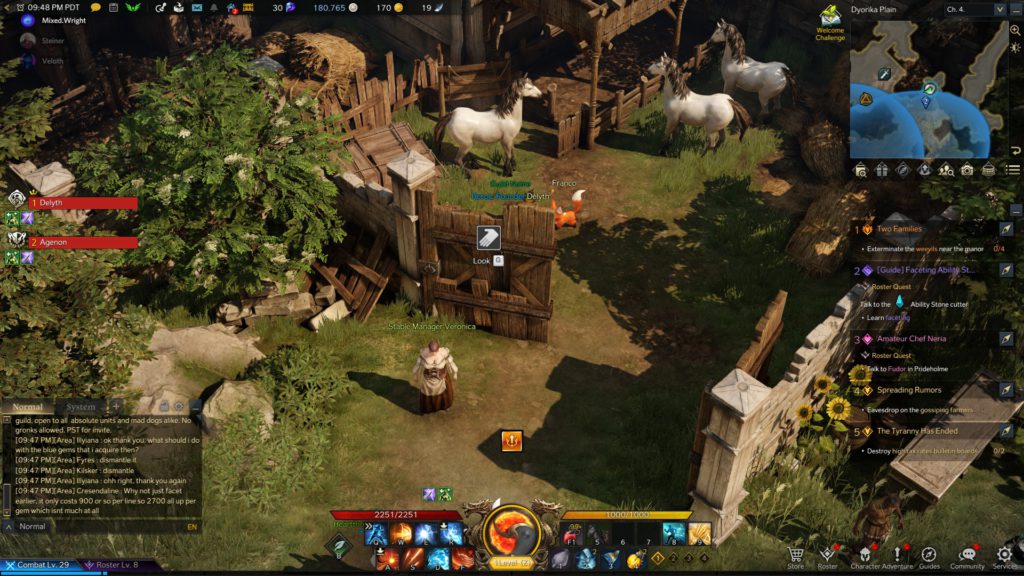Screen dimensions: 1024x576
Task: Open the Roster menu
Action: pos(827,555)
